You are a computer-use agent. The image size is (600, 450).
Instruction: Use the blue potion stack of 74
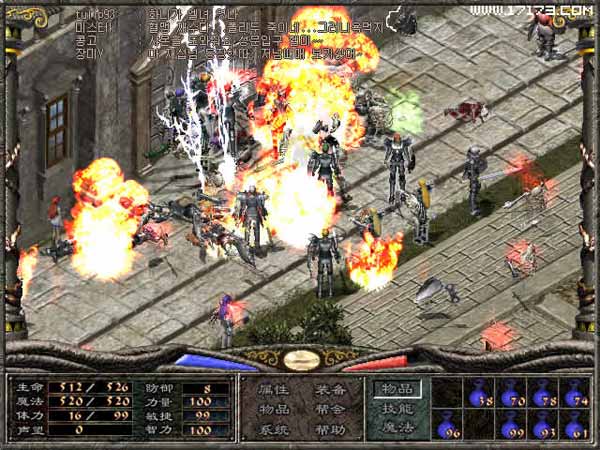(x=574, y=393)
